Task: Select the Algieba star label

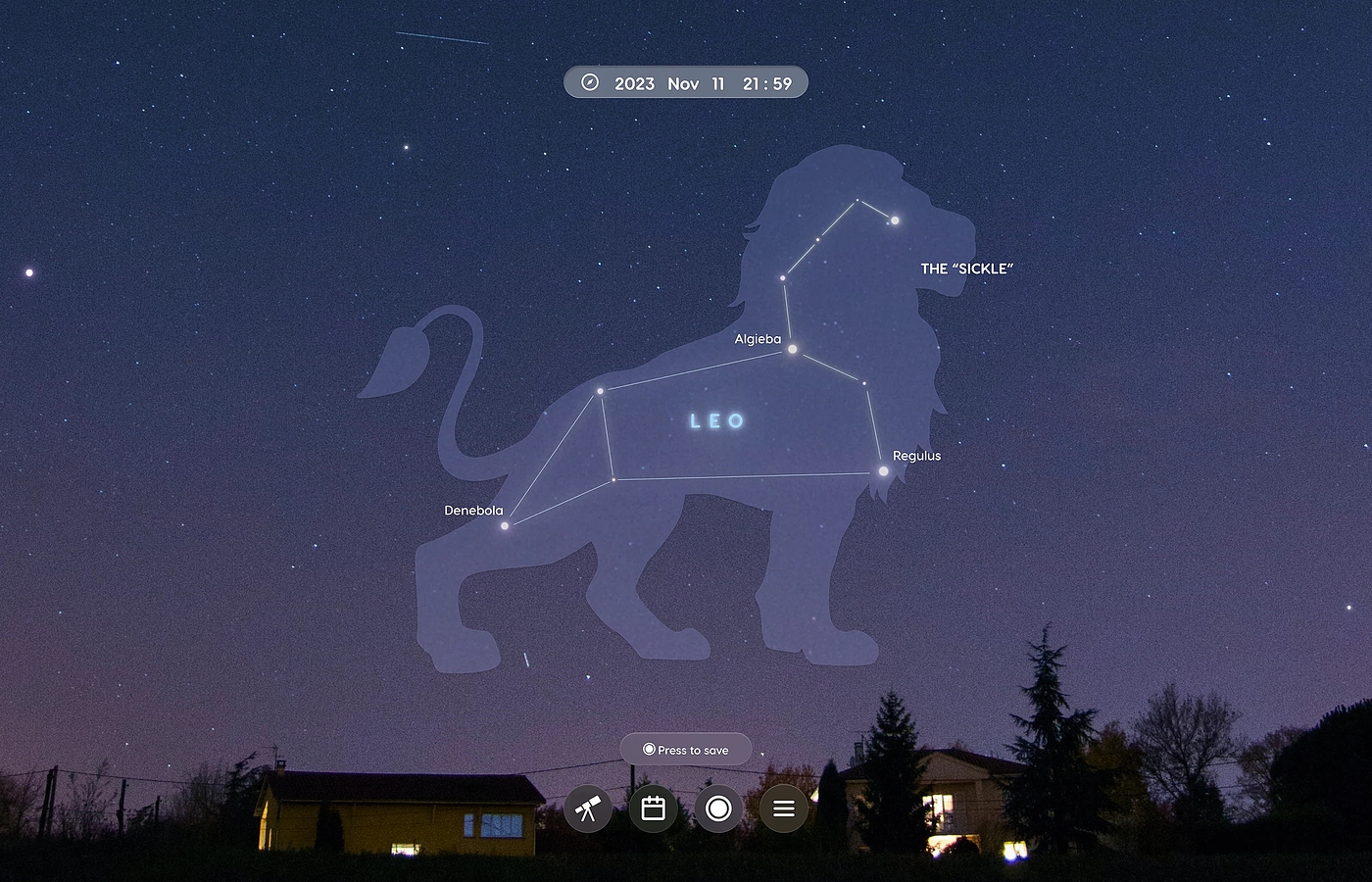Action: coord(758,339)
